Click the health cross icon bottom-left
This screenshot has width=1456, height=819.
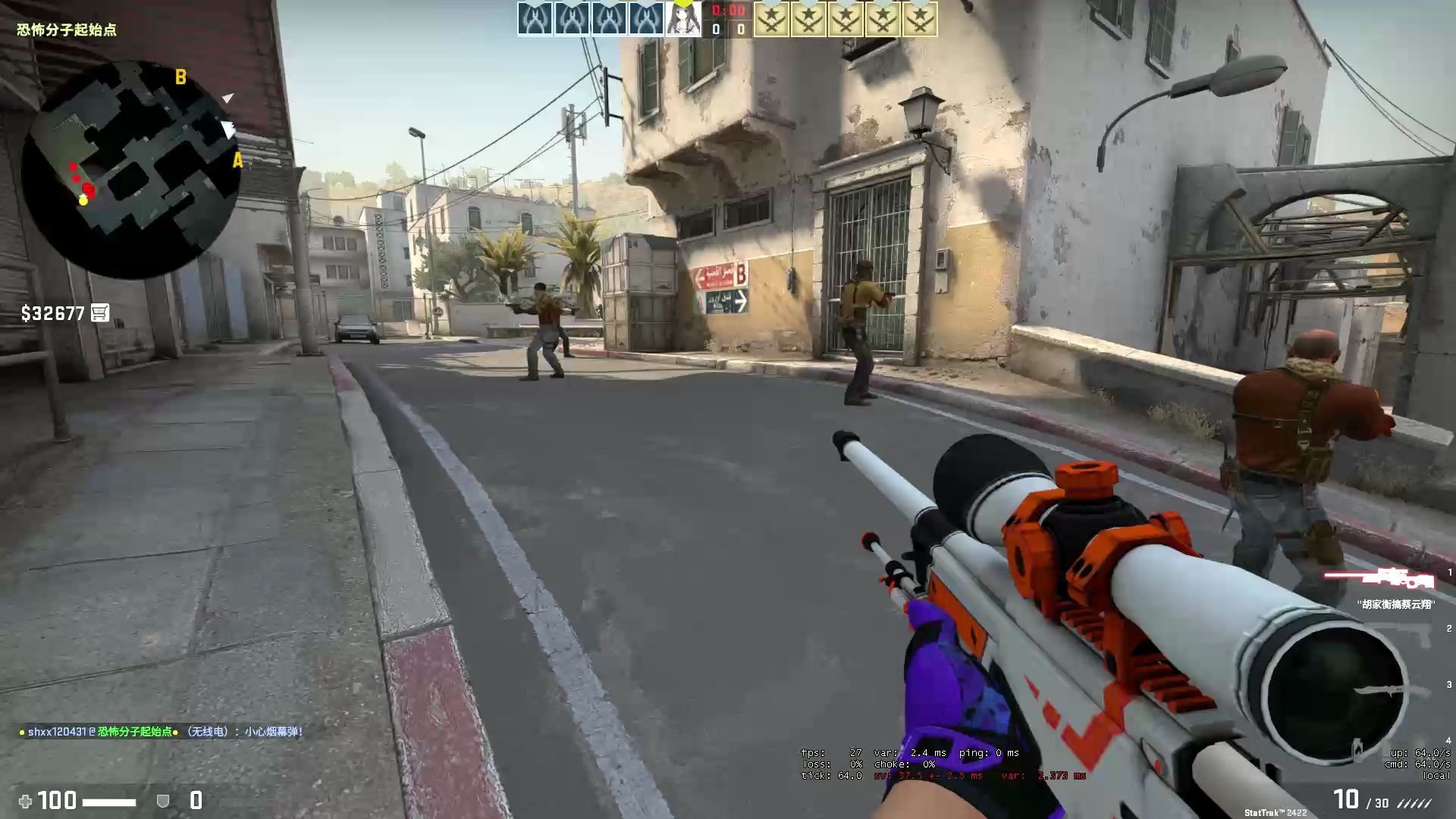26,801
